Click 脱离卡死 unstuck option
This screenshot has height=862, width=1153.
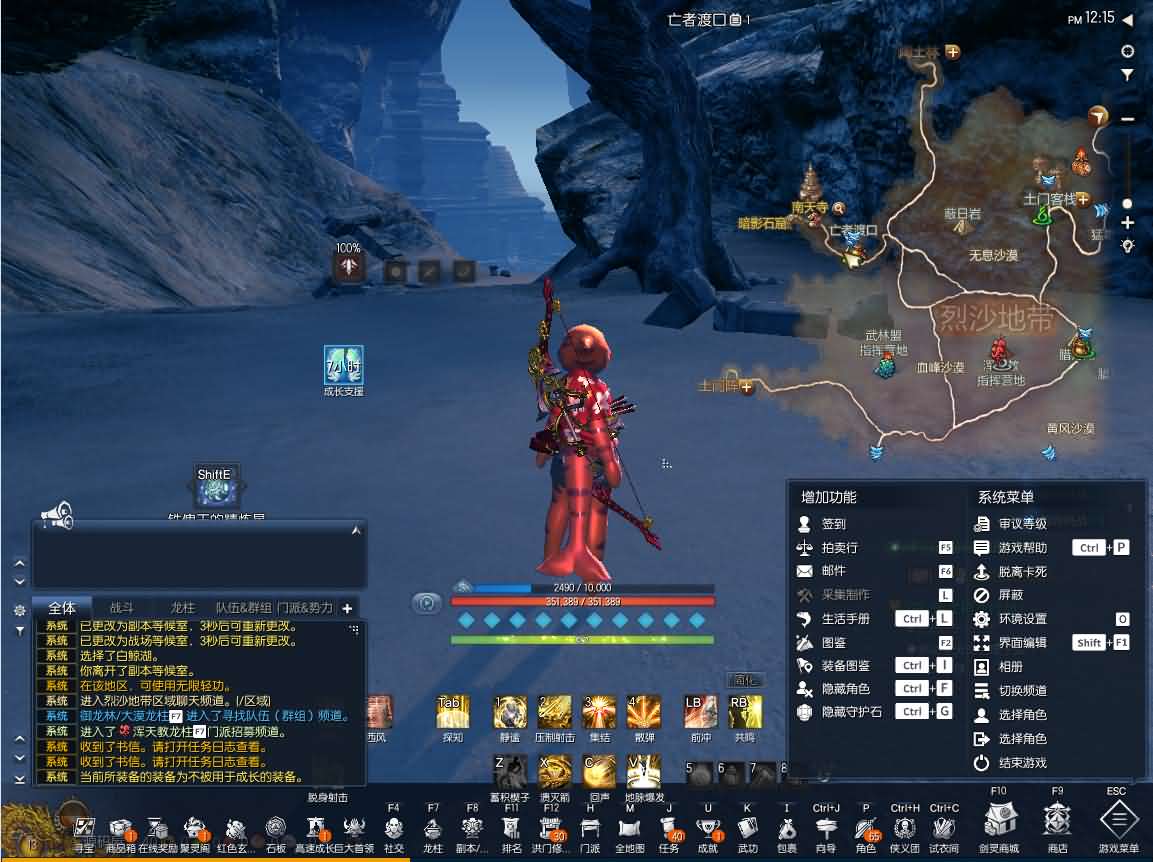(x=1022, y=572)
